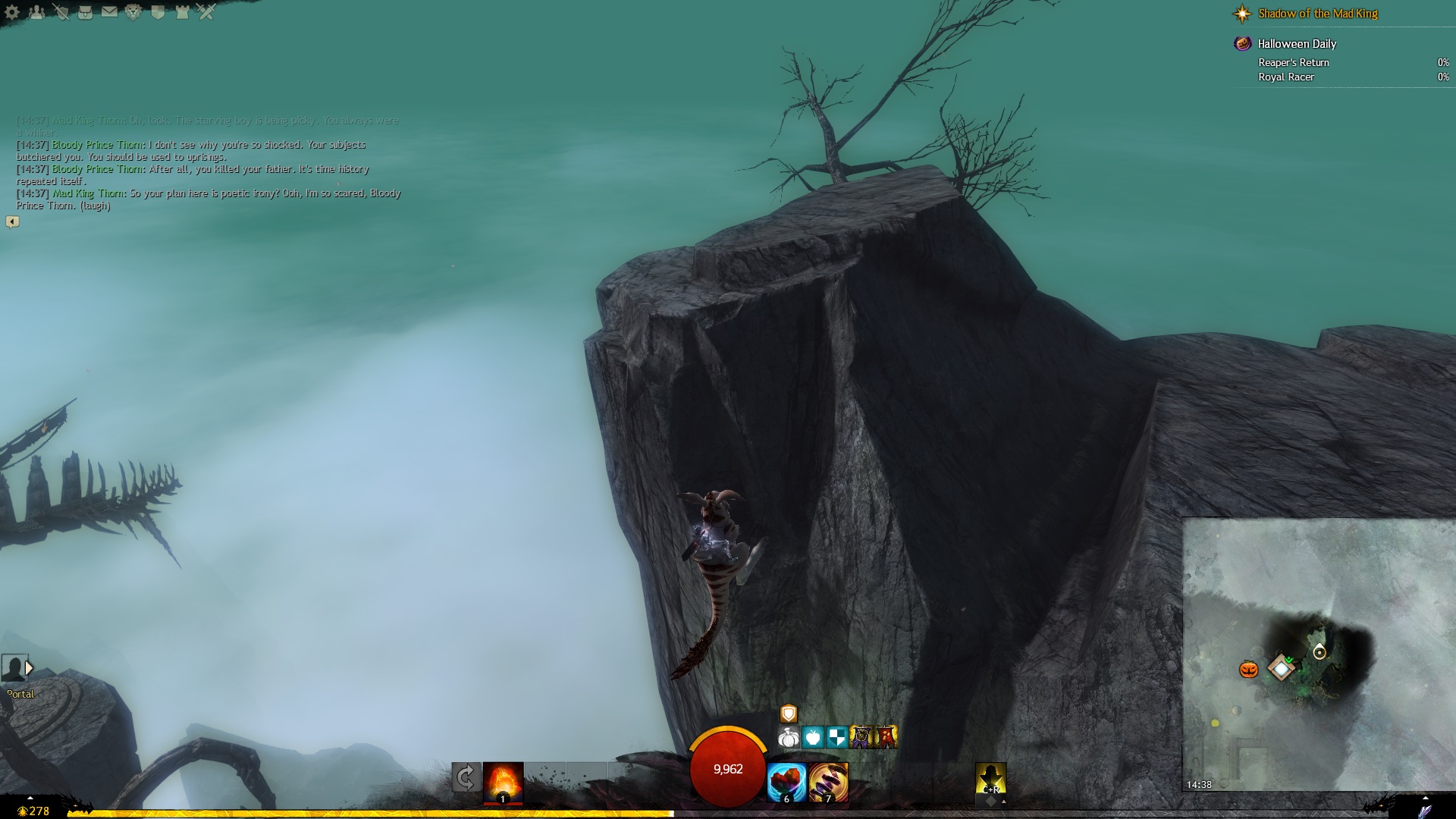
Task: Open the Halloween Daily tracker entry
Action: point(1297,44)
